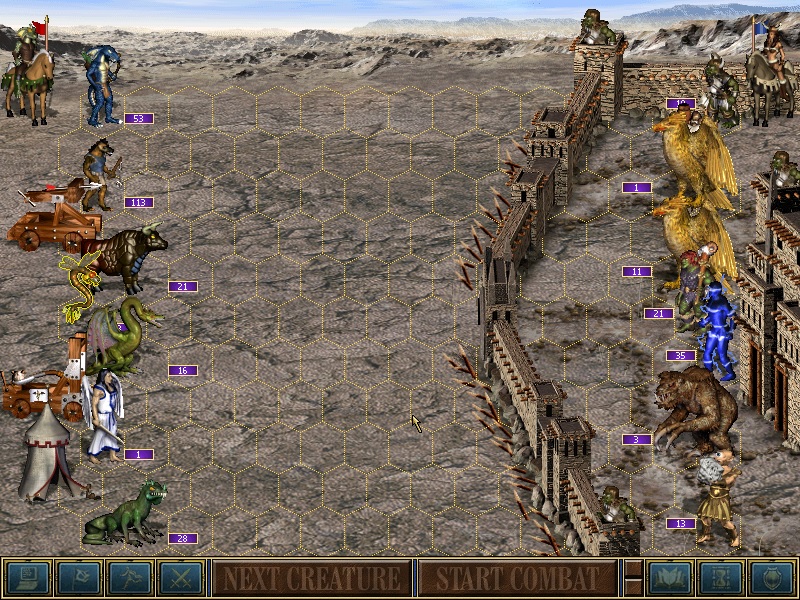800x600 pixels.
Task: Toggle auto-combat crossed swords button
Action: [x=181, y=577]
